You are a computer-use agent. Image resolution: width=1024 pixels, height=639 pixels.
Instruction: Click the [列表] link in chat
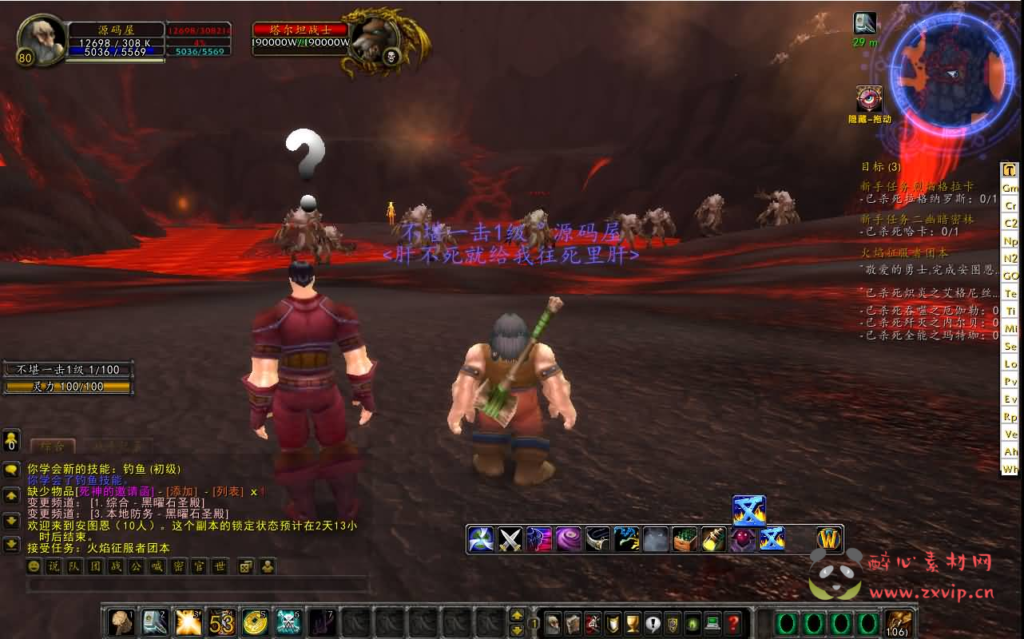226,492
